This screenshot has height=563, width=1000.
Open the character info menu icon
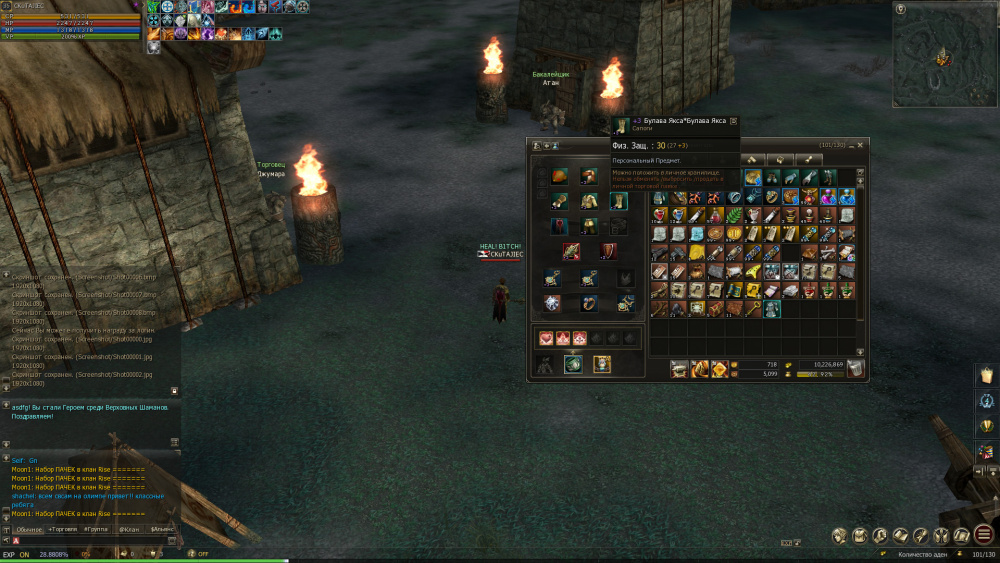pyautogui.click(x=838, y=535)
